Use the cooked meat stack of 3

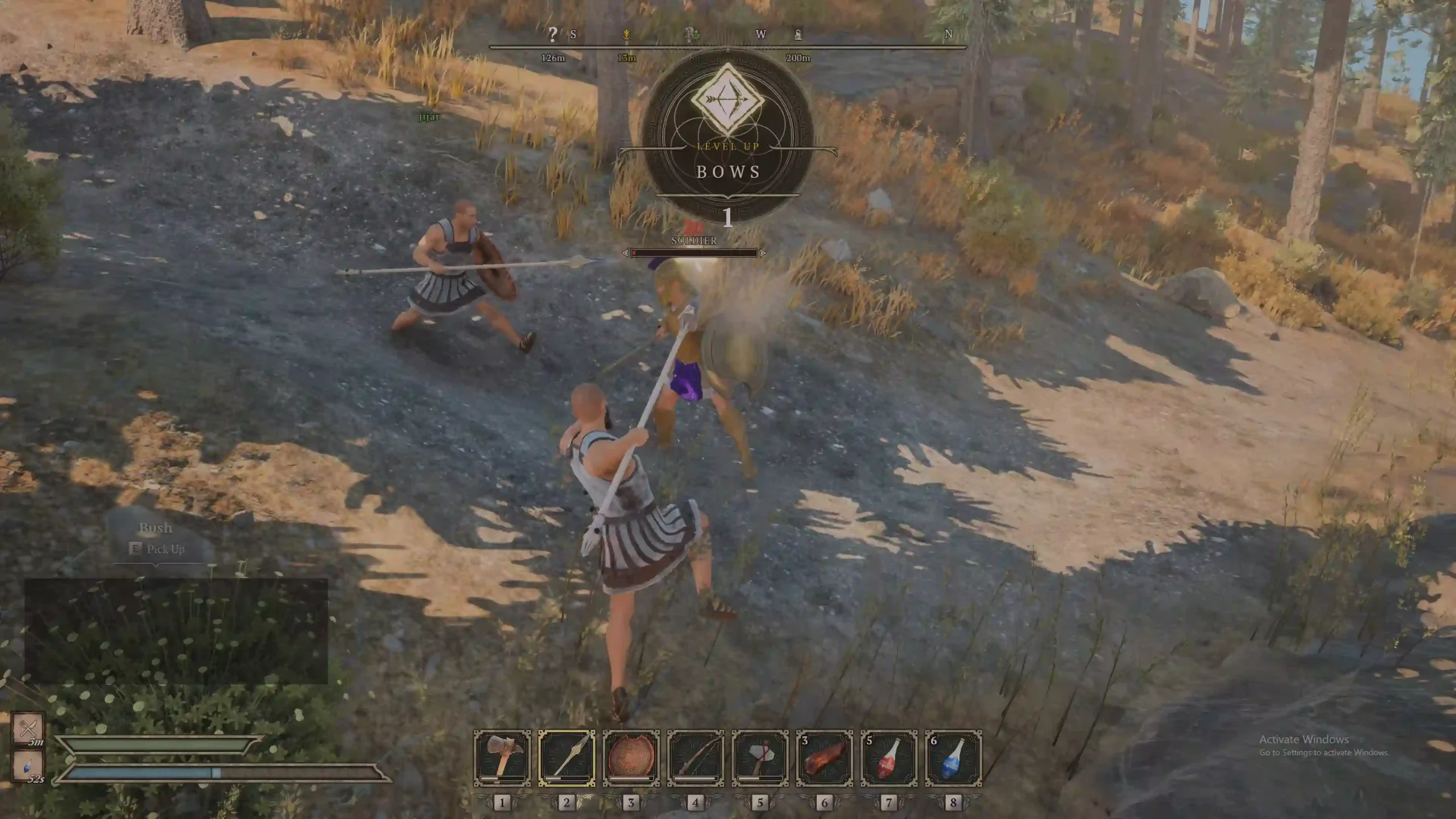click(824, 758)
